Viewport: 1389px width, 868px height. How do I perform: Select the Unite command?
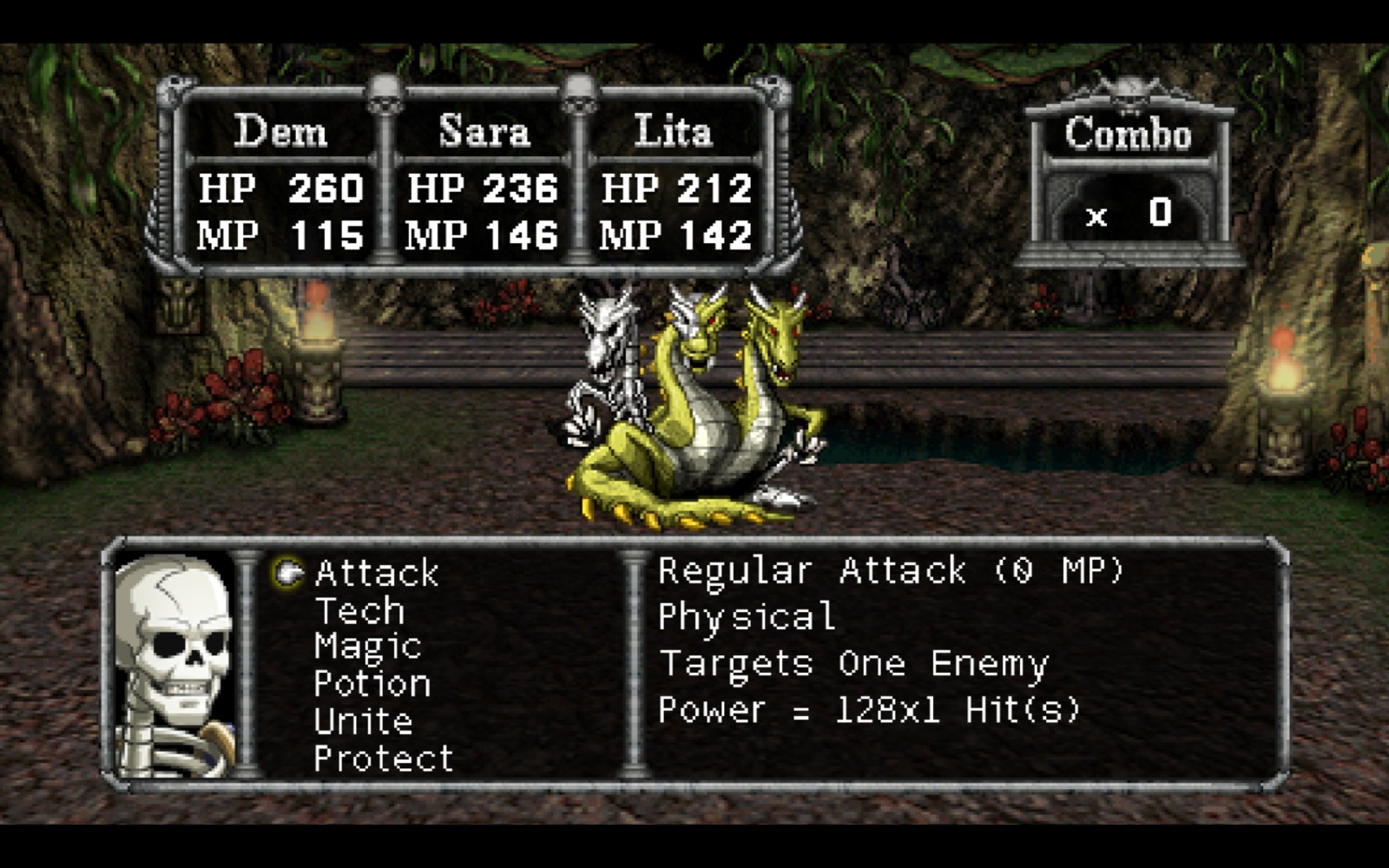coord(363,722)
